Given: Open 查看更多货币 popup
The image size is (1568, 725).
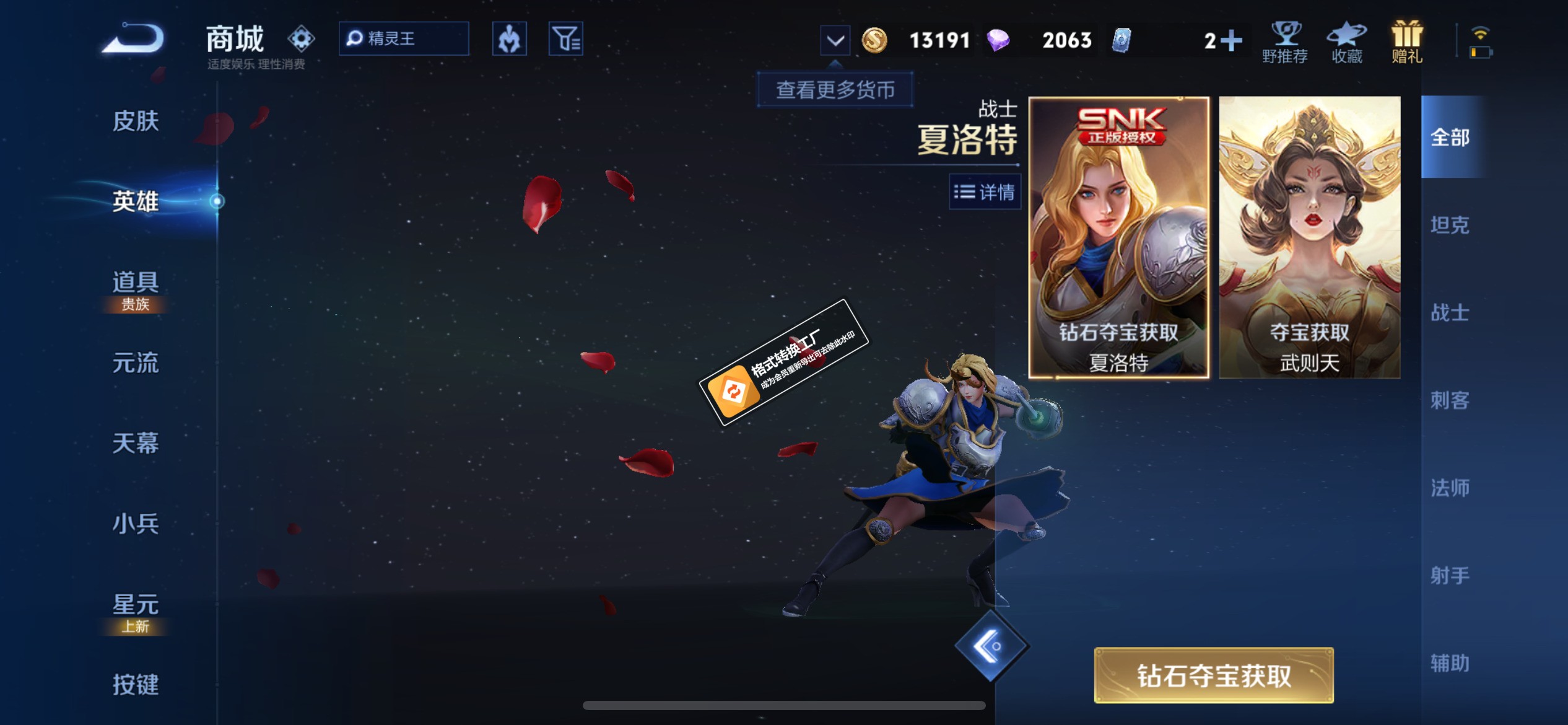Looking at the screenshot, I should pyautogui.click(x=835, y=90).
